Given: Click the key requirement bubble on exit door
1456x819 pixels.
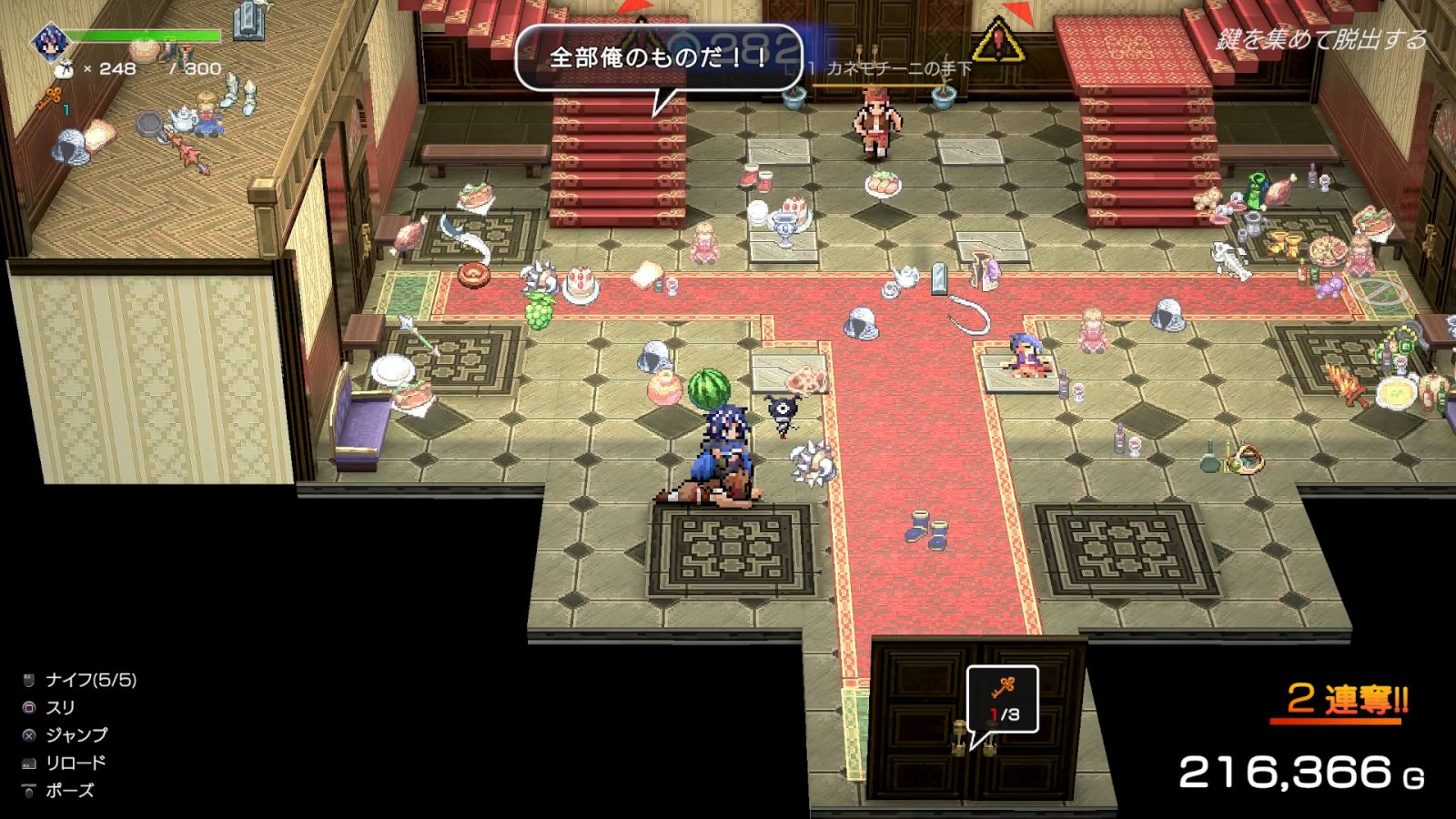Looking at the screenshot, I should (1002, 699).
